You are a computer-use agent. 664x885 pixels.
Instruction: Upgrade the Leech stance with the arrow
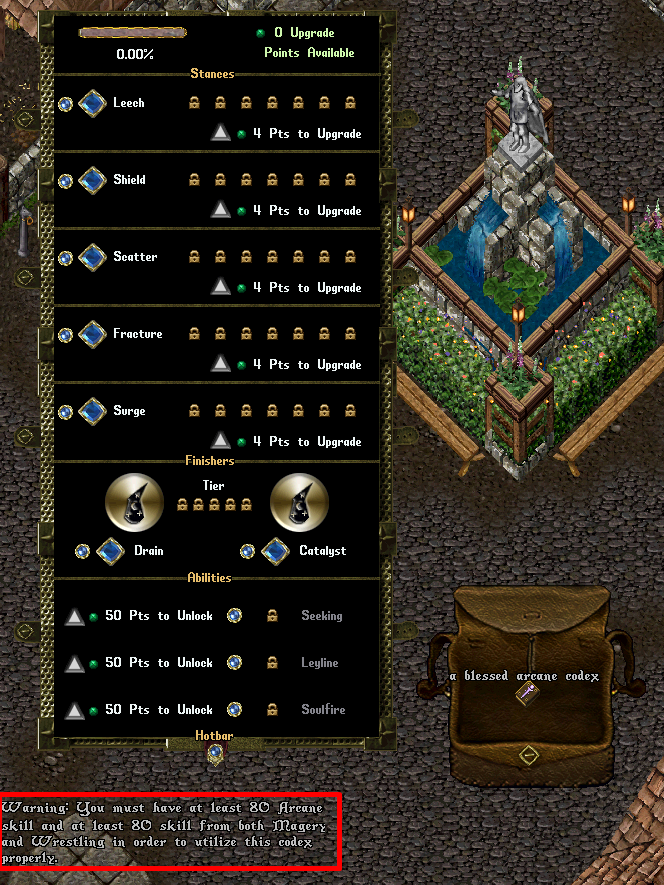[221, 133]
